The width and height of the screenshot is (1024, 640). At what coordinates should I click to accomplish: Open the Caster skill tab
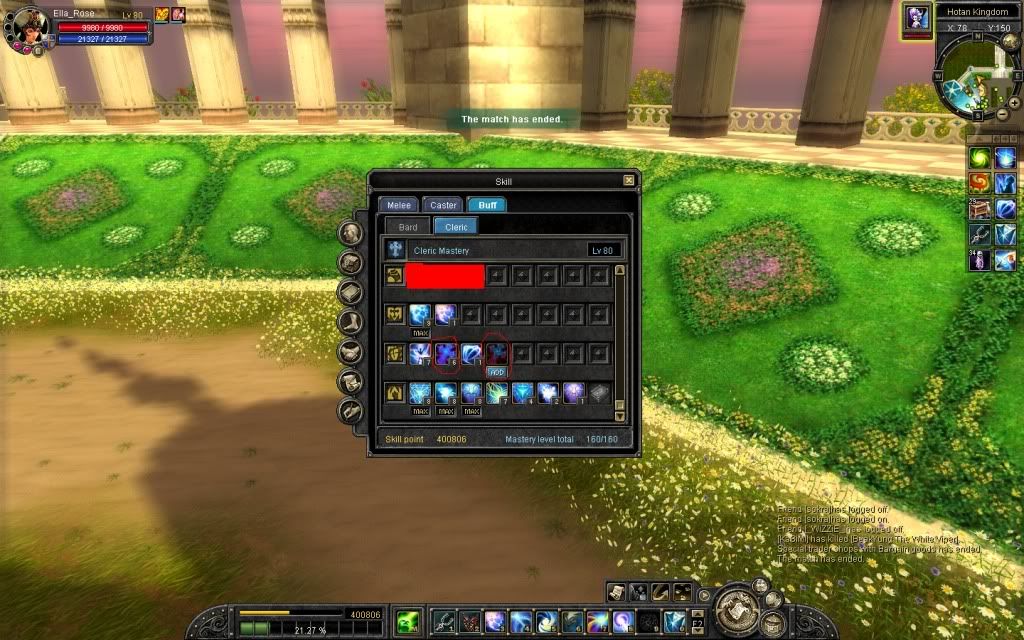click(443, 205)
